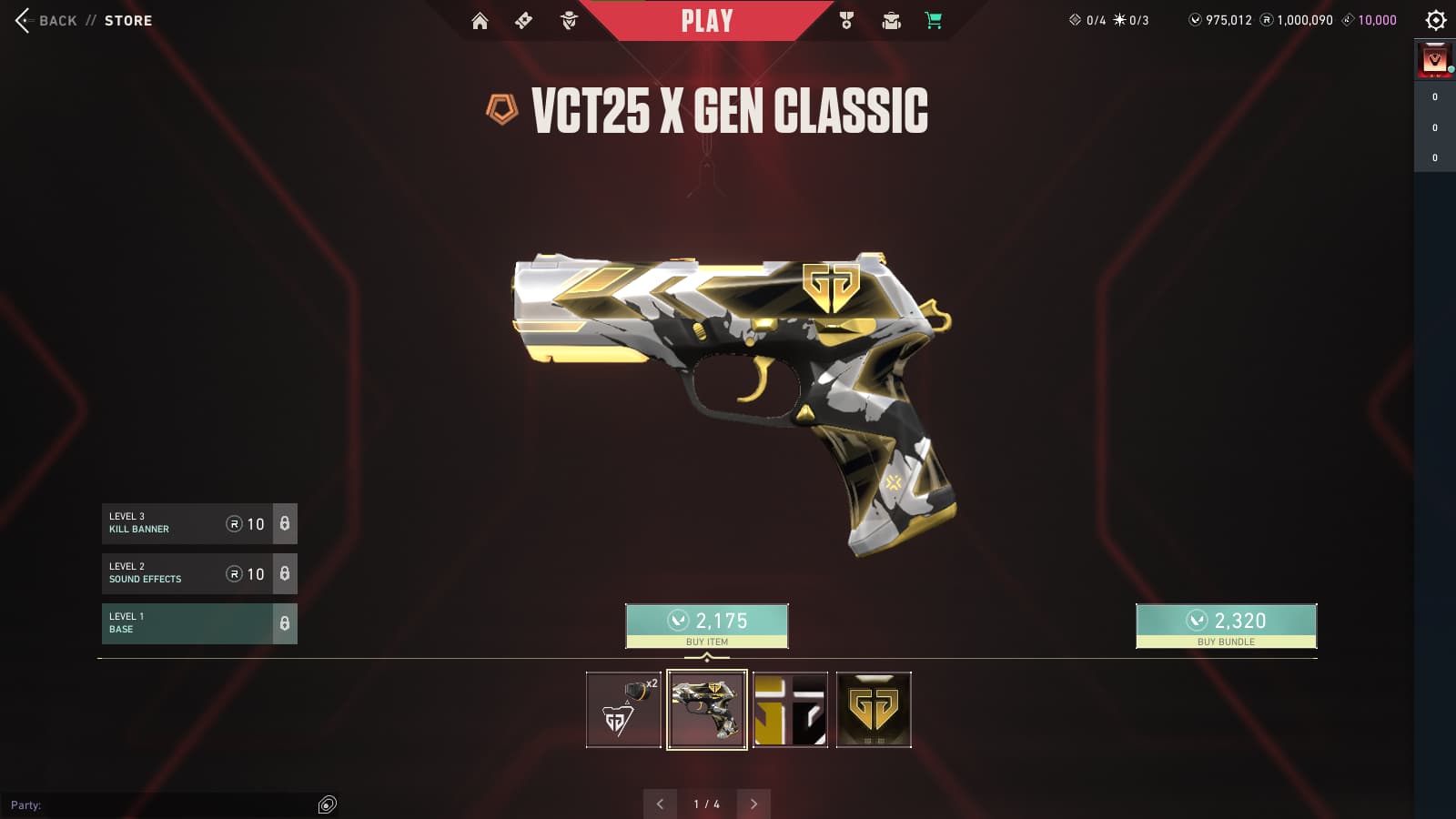
Task: Open the collection icon beside the cart
Action: point(891,21)
